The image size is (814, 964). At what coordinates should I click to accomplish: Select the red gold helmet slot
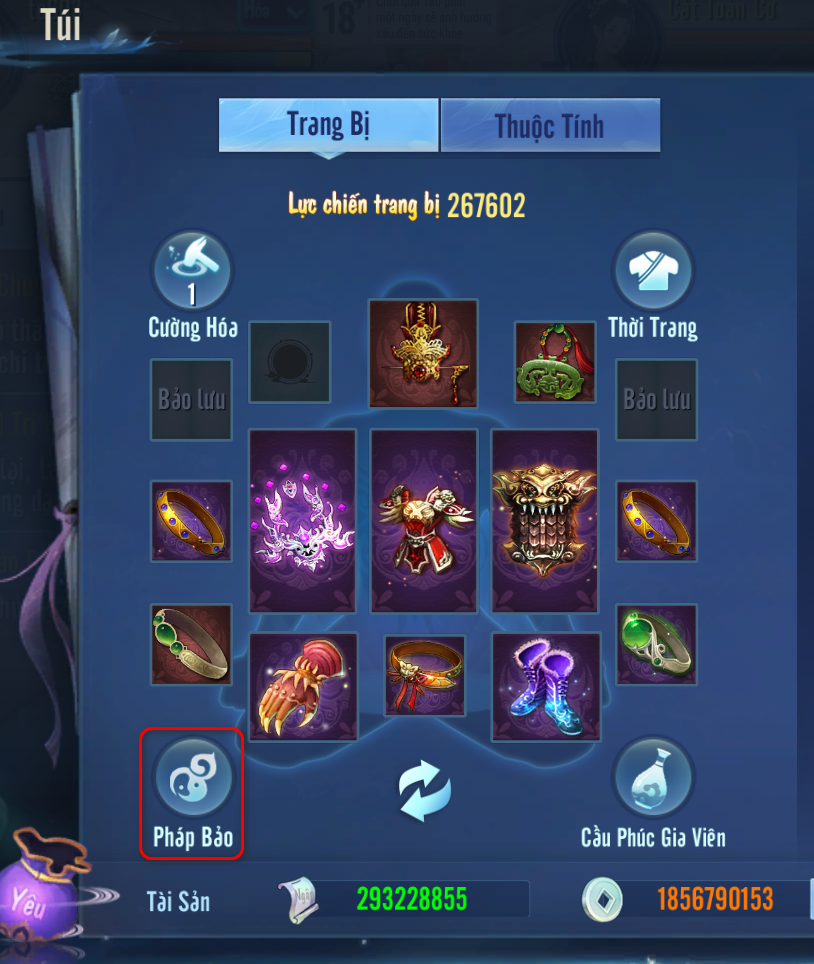(x=423, y=353)
